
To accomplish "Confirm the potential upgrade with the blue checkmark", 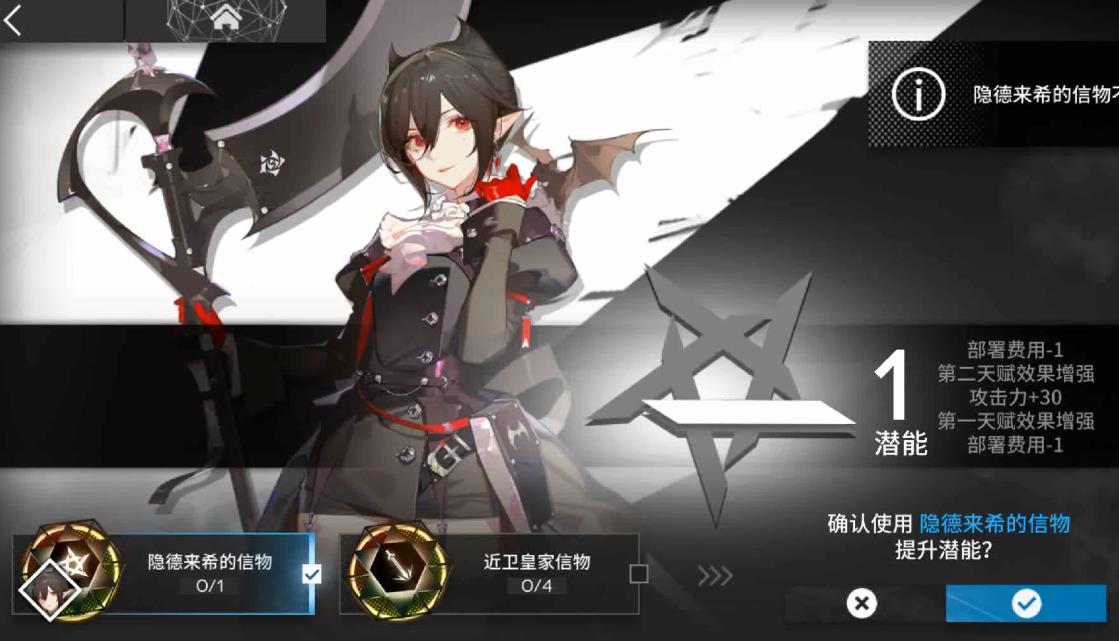I will tap(1025, 603).
